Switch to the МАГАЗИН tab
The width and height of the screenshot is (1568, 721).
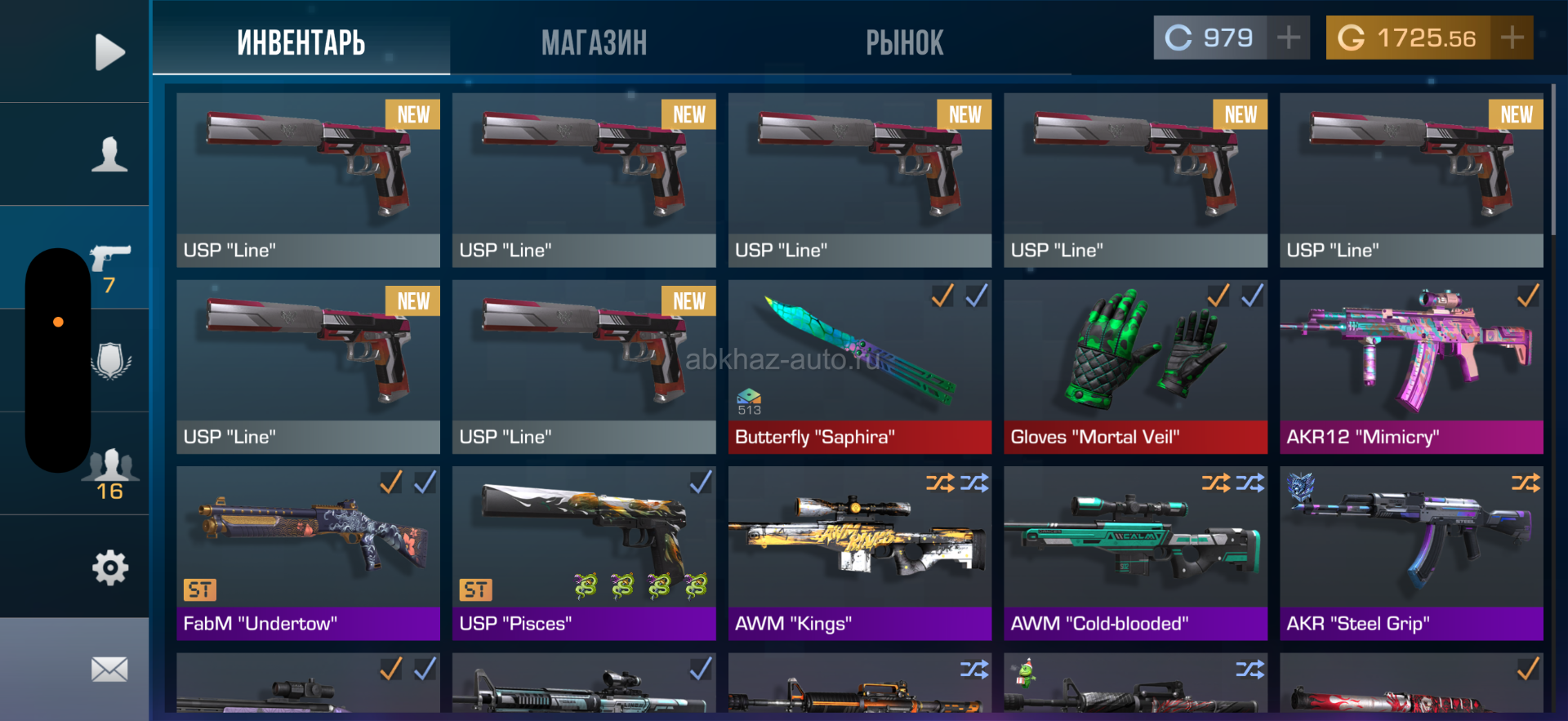tap(594, 42)
